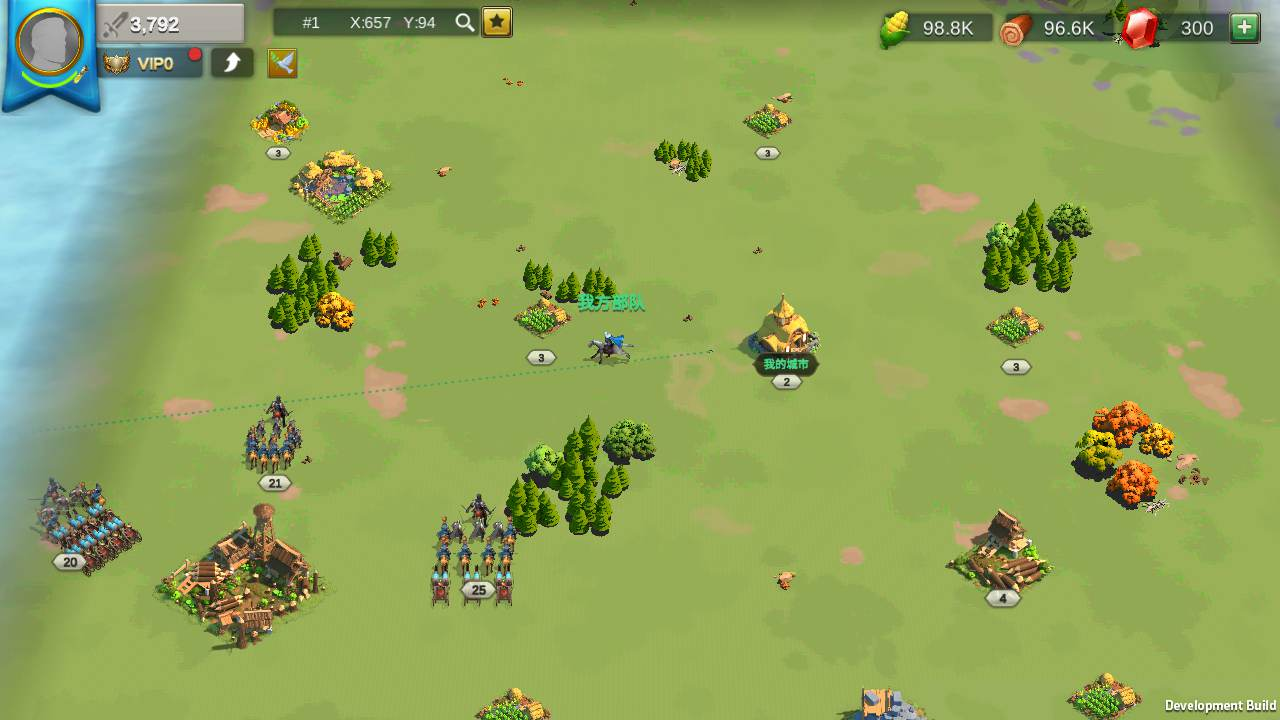Select my troop labeled 我方部队
Viewport: 1280px width, 720px height.
[609, 347]
